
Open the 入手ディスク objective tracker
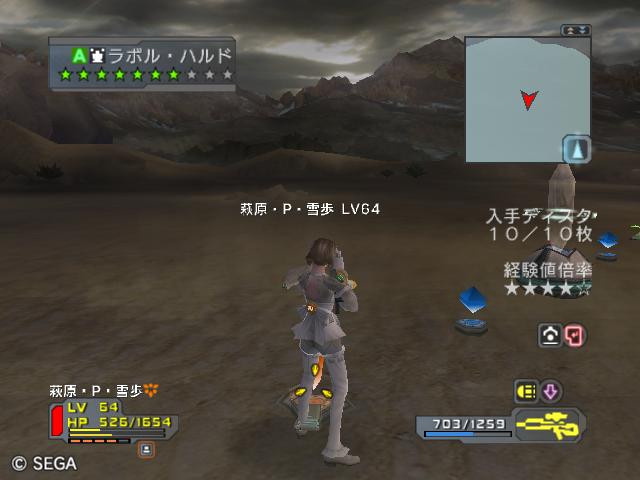[540, 225]
